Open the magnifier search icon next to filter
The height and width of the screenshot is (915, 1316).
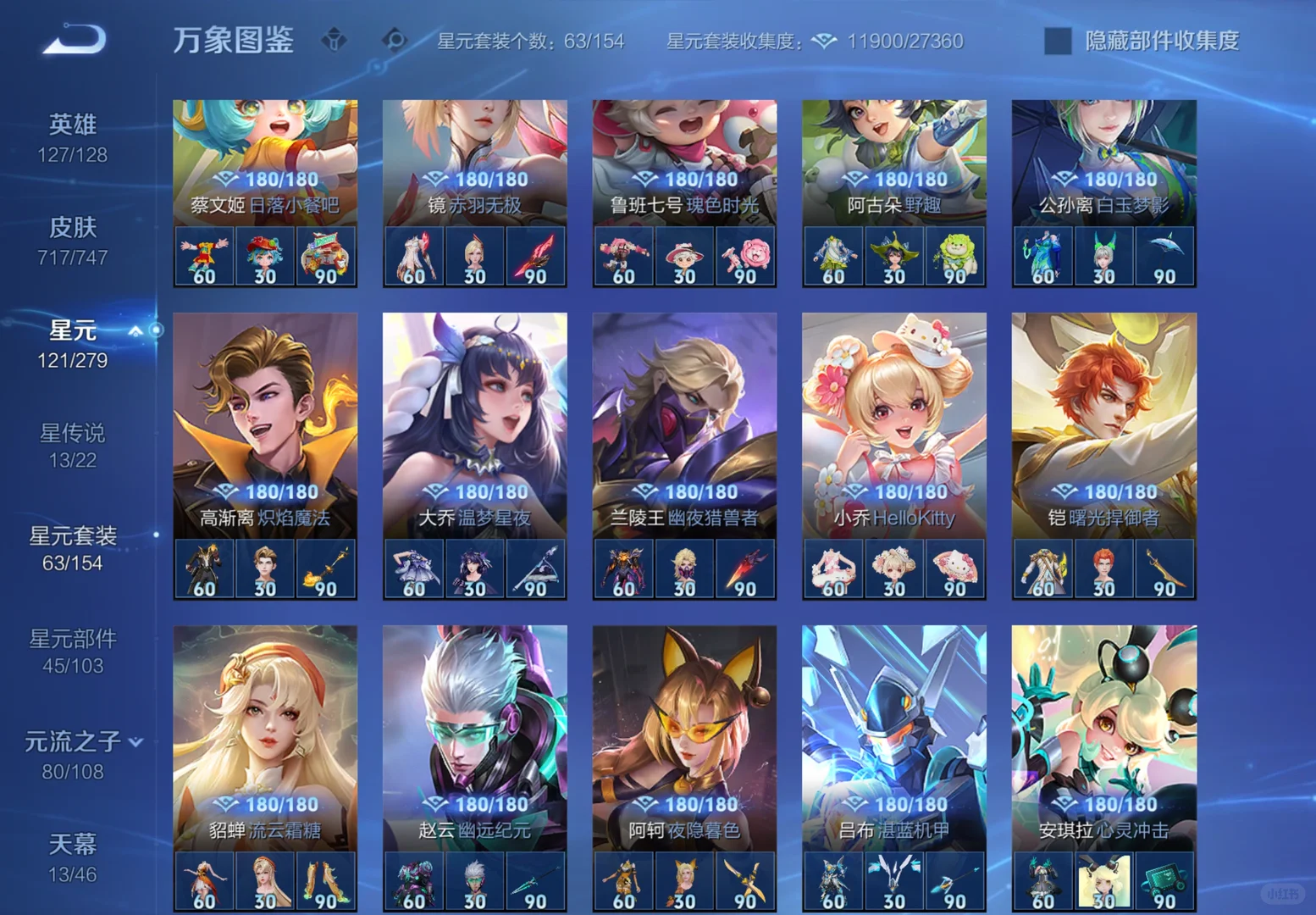tap(393, 40)
